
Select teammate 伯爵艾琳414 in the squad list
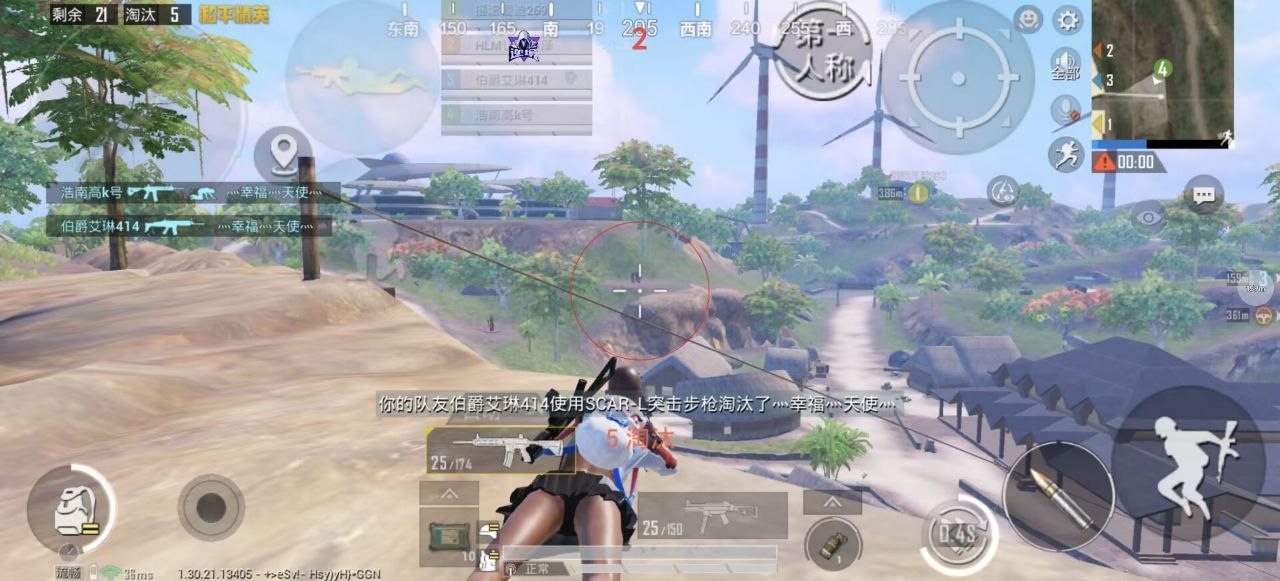click(x=516, y=79)
